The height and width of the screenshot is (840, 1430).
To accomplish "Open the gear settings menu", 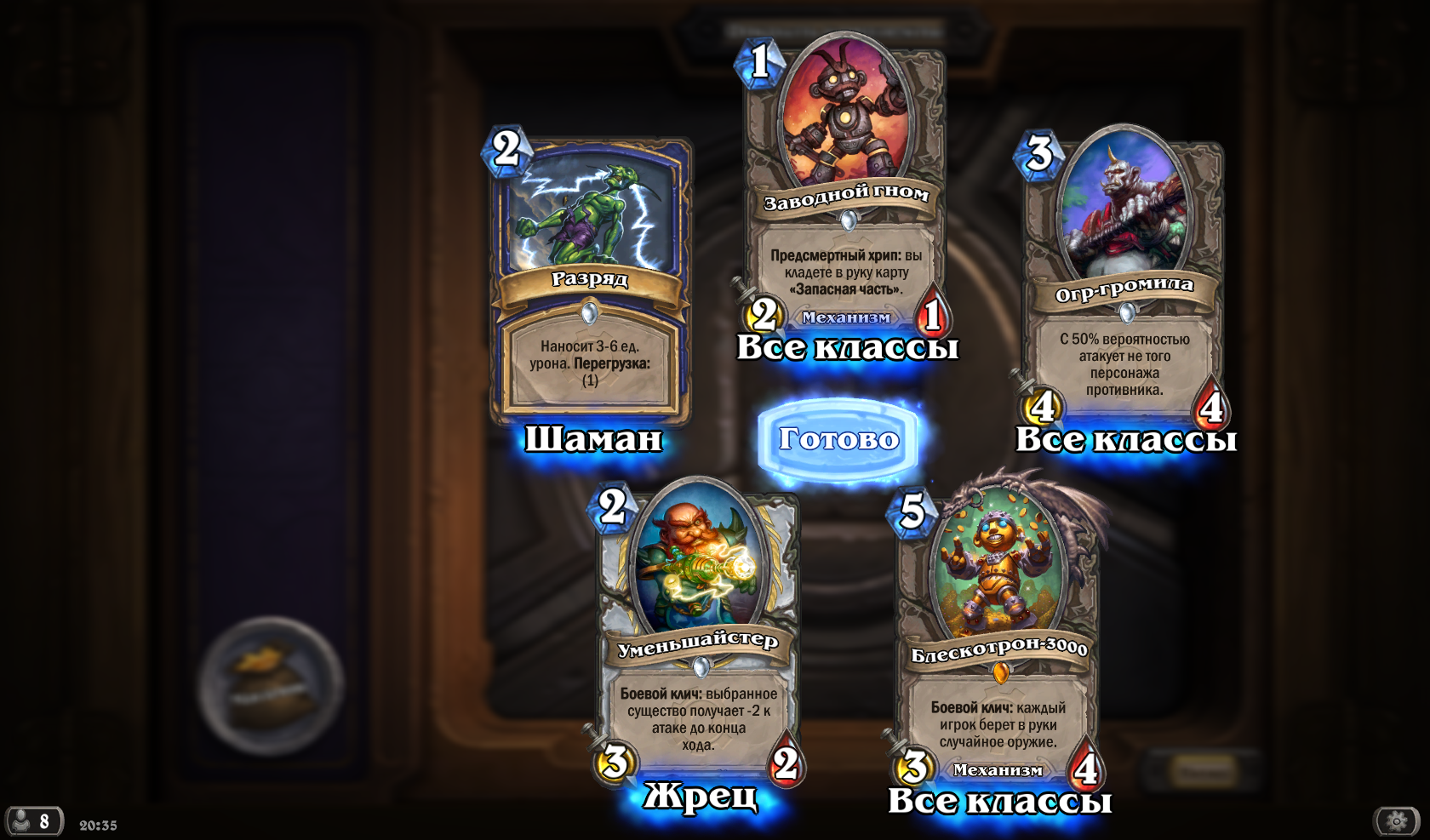I will pos(1397,820).
